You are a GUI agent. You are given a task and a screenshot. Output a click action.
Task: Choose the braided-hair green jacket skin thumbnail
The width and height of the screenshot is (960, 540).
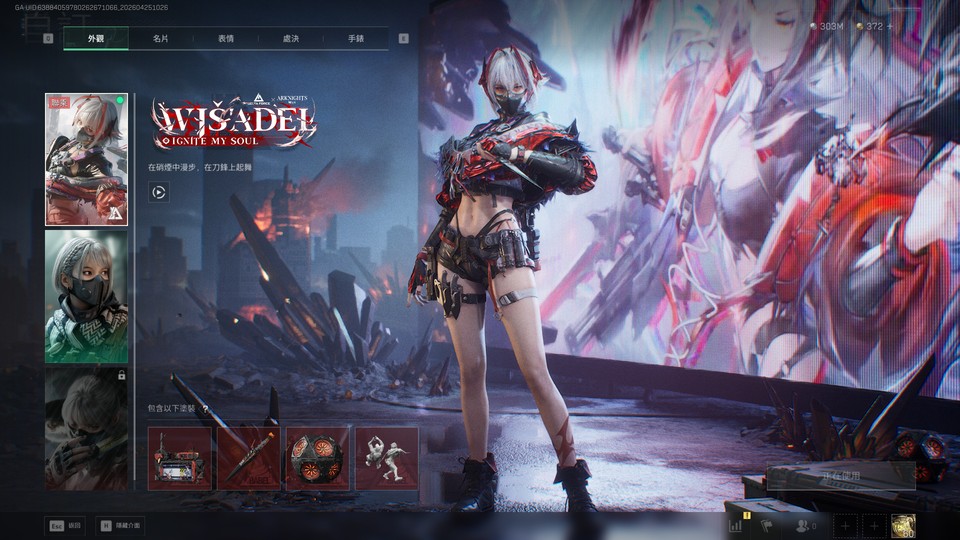click(x=86, y=297)
